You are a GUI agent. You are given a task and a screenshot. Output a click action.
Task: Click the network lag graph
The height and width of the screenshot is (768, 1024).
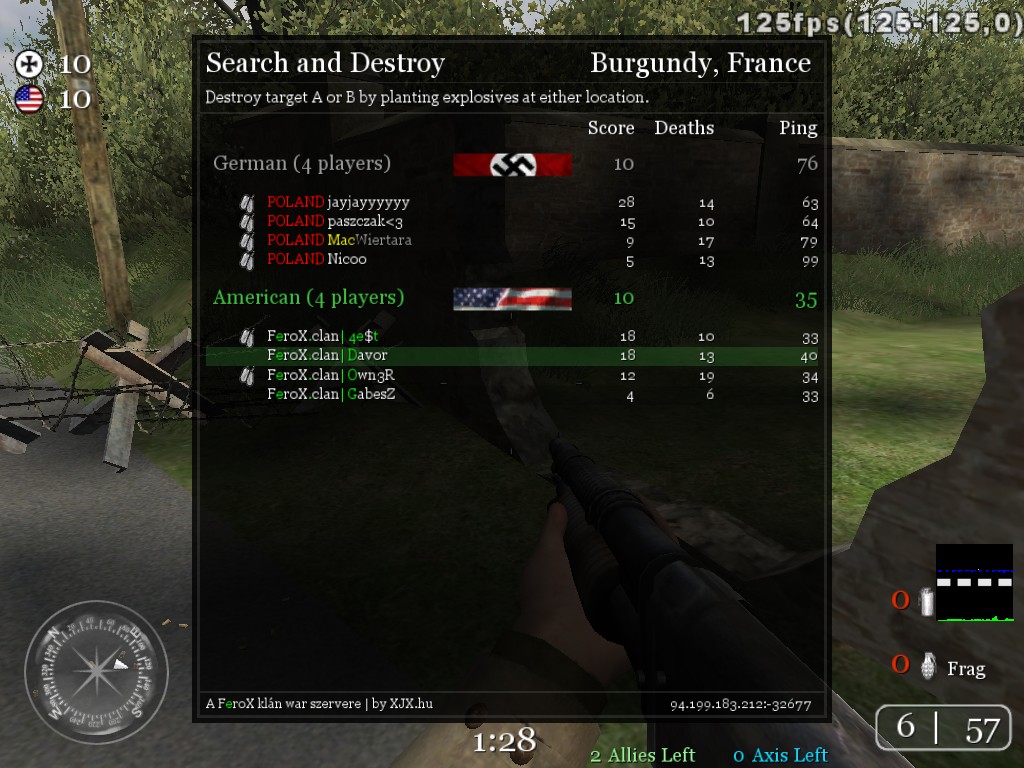tap(974, 583)
